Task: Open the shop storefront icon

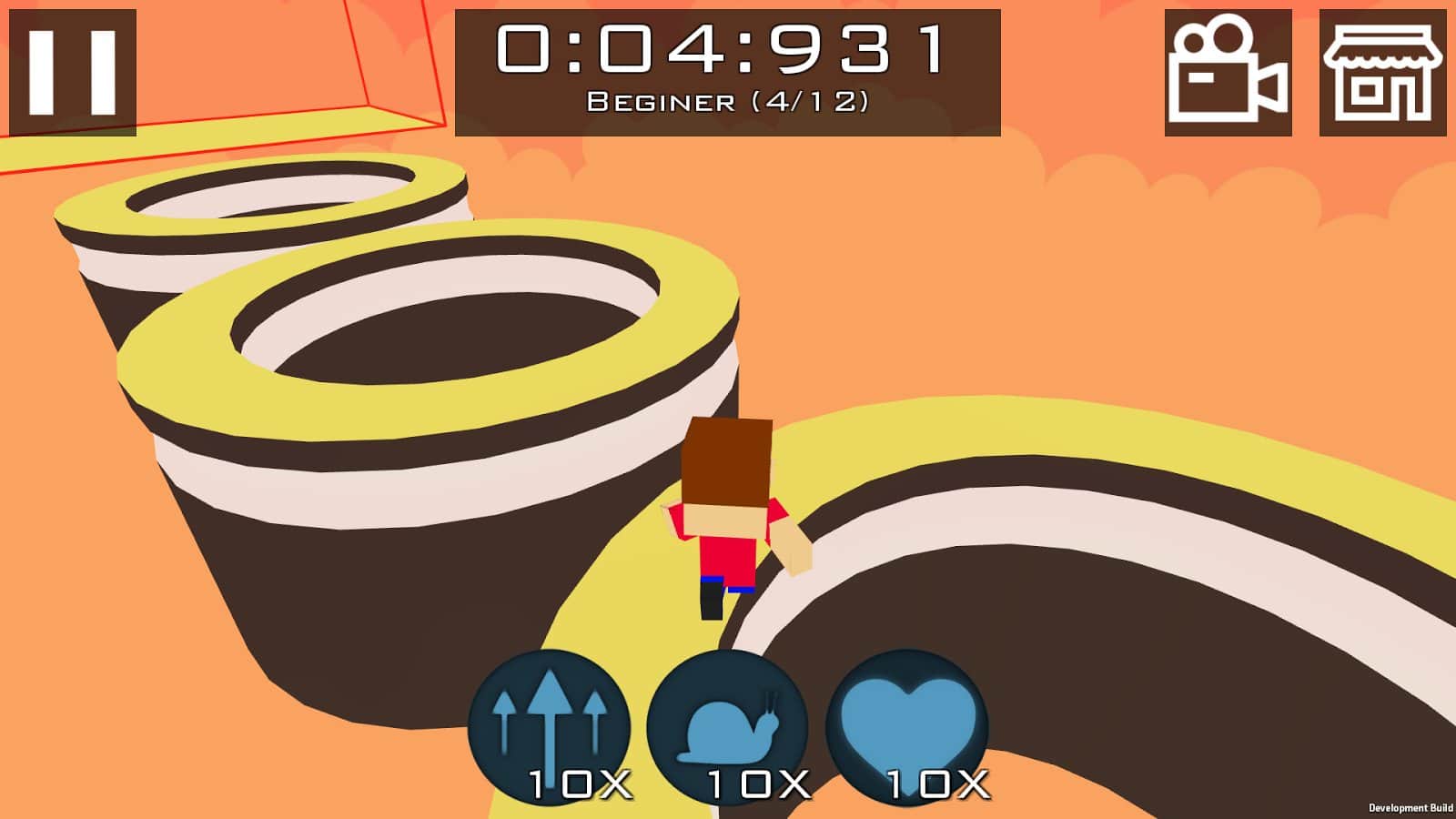Action: click(x=1382, y=73)
